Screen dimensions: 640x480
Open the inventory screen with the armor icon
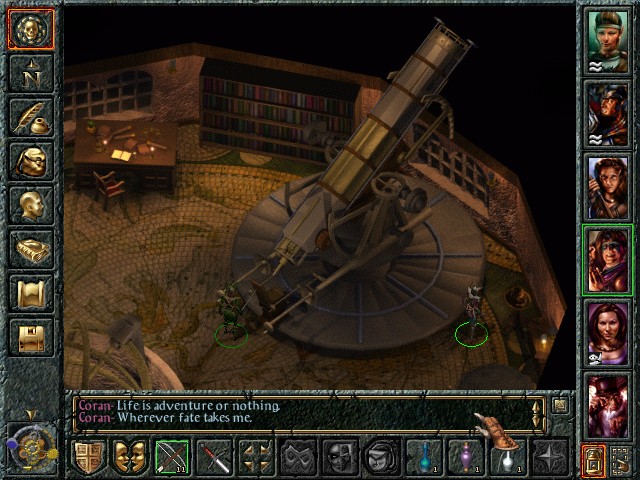[29, 161]
